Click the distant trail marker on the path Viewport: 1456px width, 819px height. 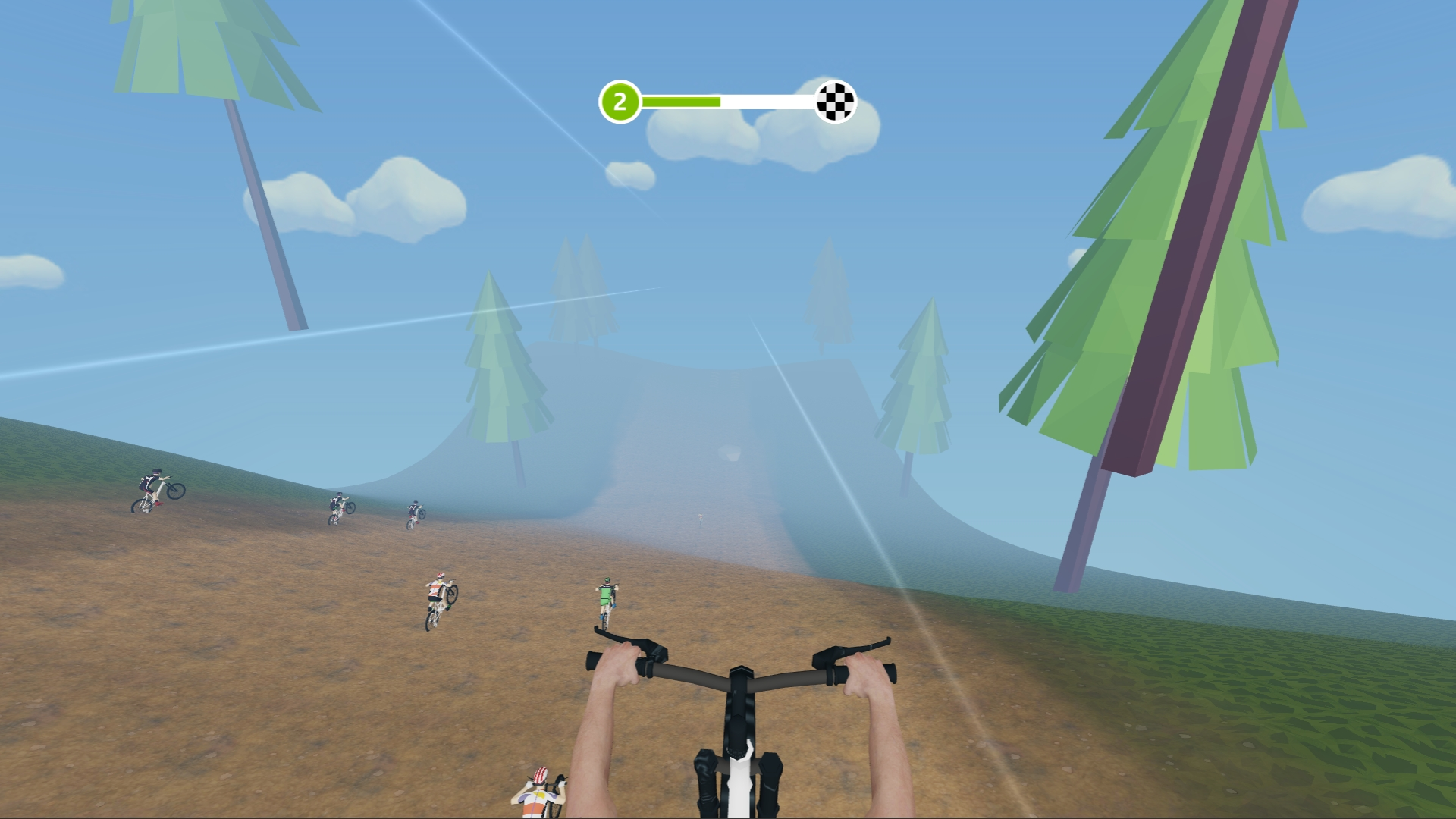coord(699,517)
